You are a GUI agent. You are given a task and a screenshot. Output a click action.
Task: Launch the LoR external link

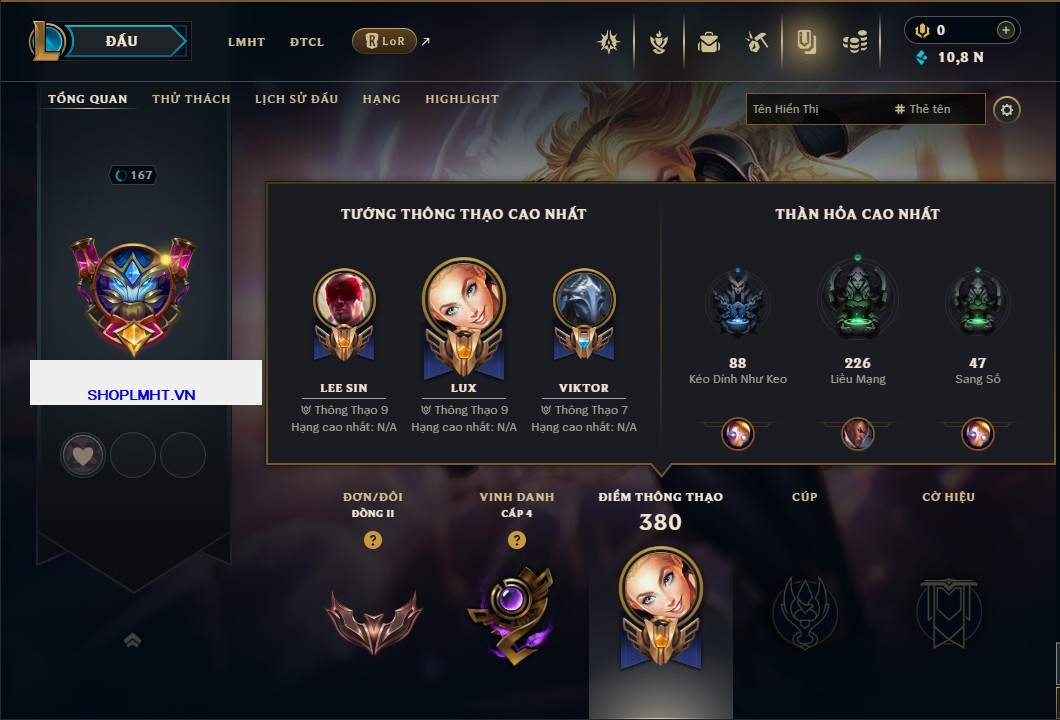[x=385, y=41]
